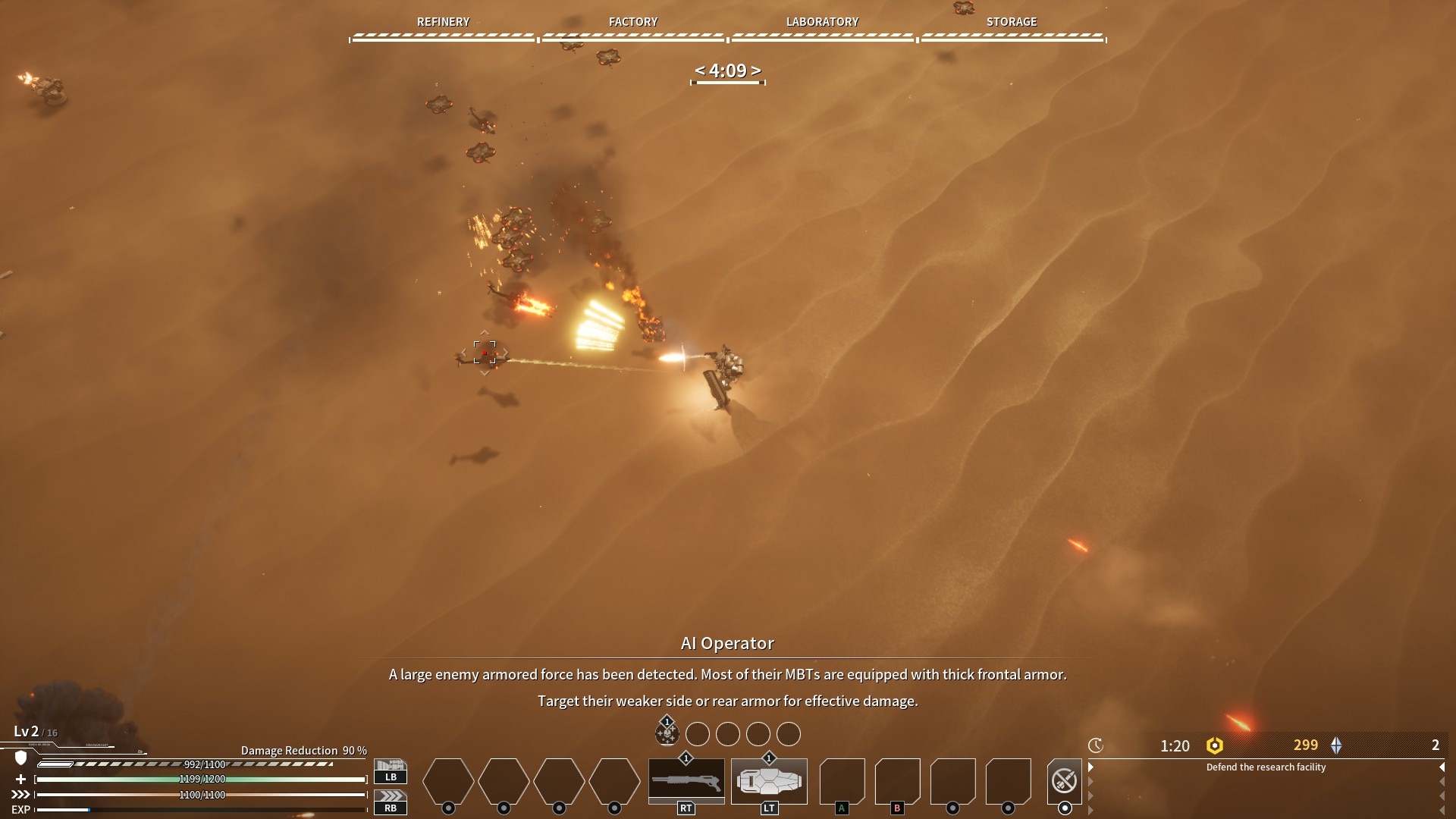Click the clock icon beside the countdown

pos(1095,745)
